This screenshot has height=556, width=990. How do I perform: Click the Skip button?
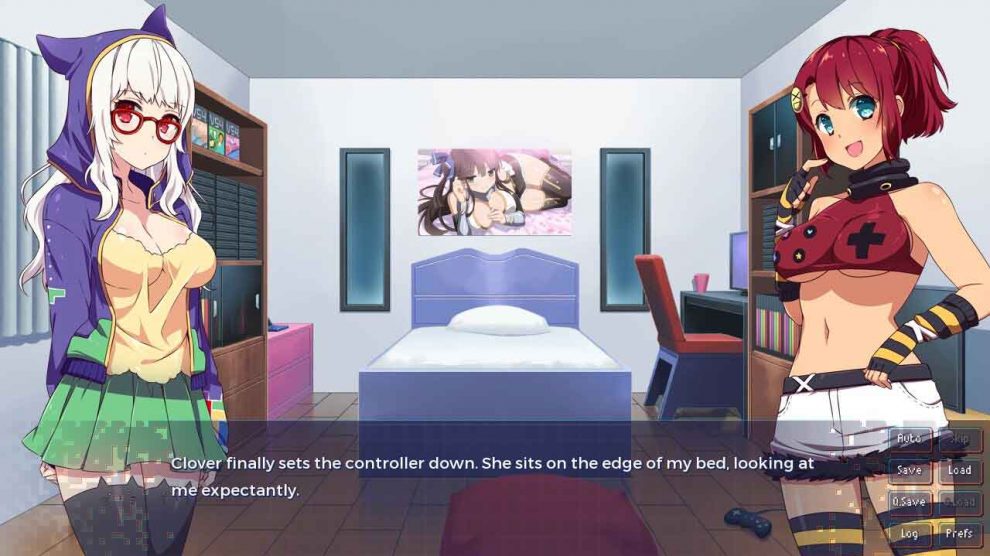tap(959, 439)
